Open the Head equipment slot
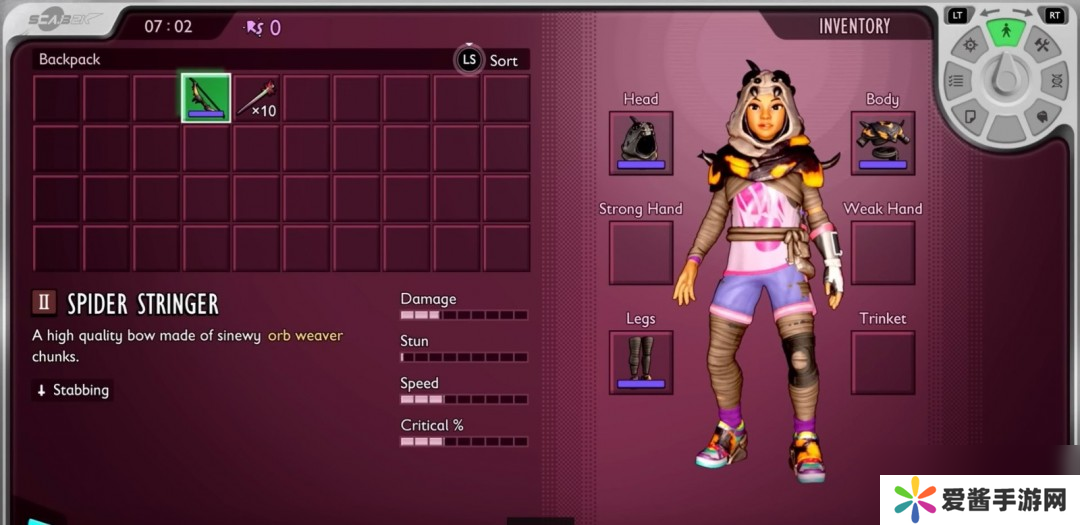 tap(641, 143)
